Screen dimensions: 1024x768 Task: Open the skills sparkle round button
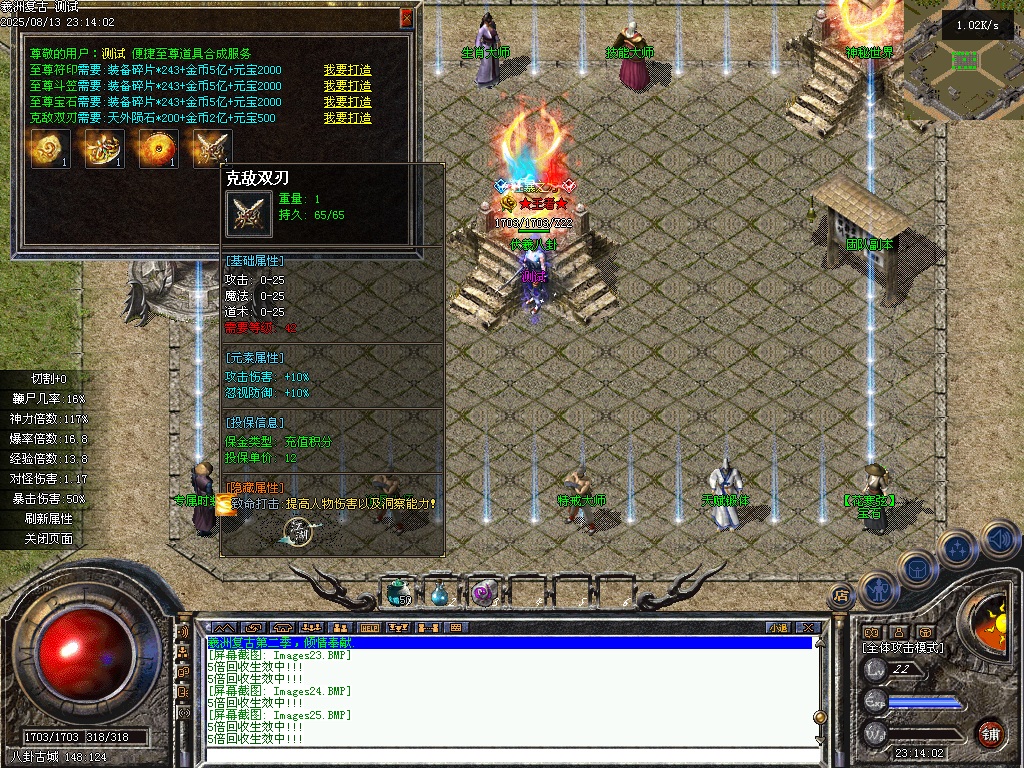[x=958, y=548]
